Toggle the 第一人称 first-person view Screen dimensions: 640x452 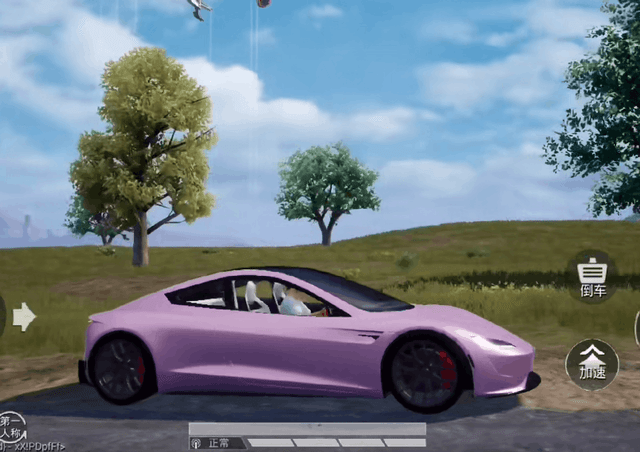click(12, 427)
